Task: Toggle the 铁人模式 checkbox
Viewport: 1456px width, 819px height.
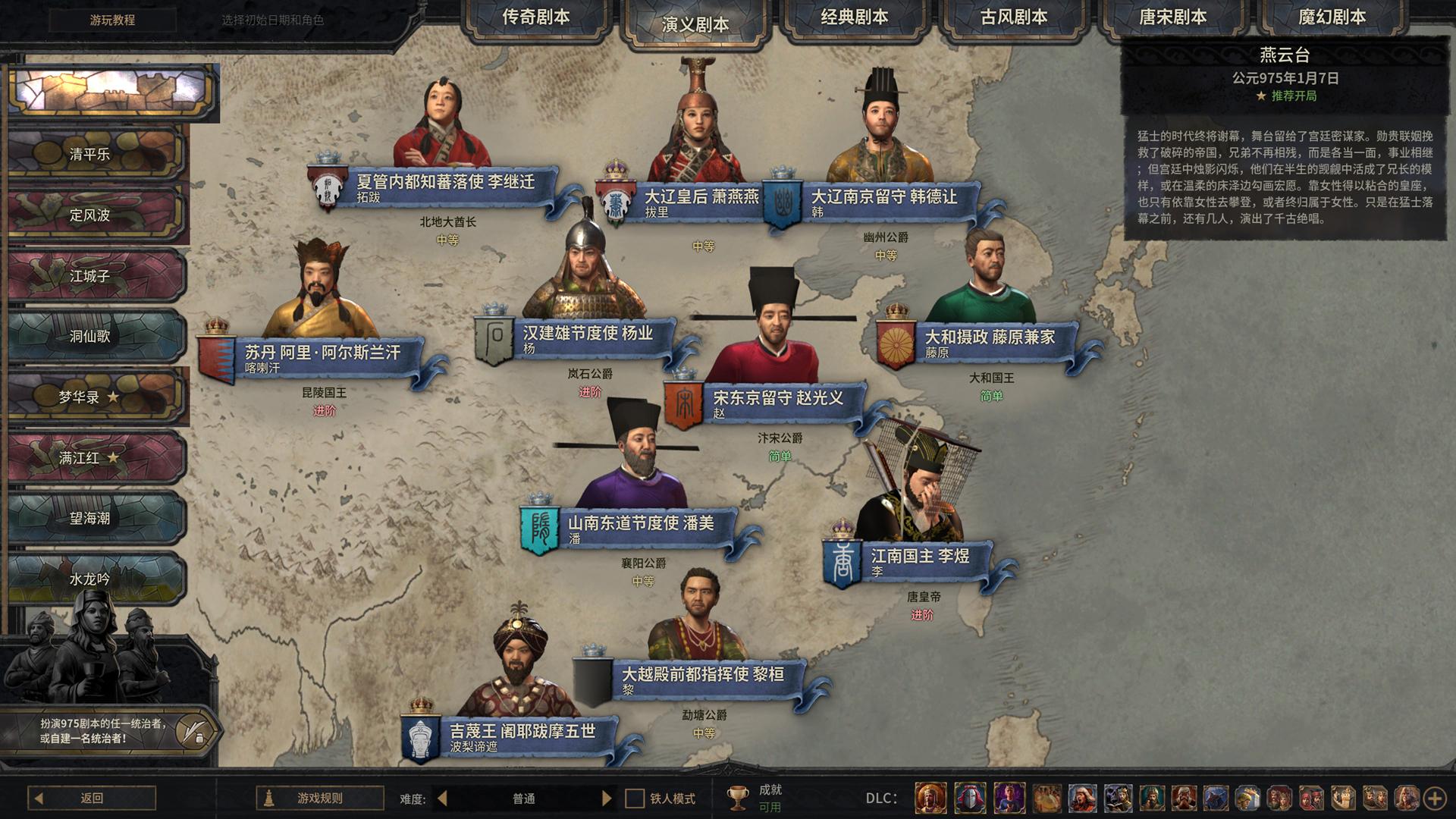Action: click(x=635, y=799)
